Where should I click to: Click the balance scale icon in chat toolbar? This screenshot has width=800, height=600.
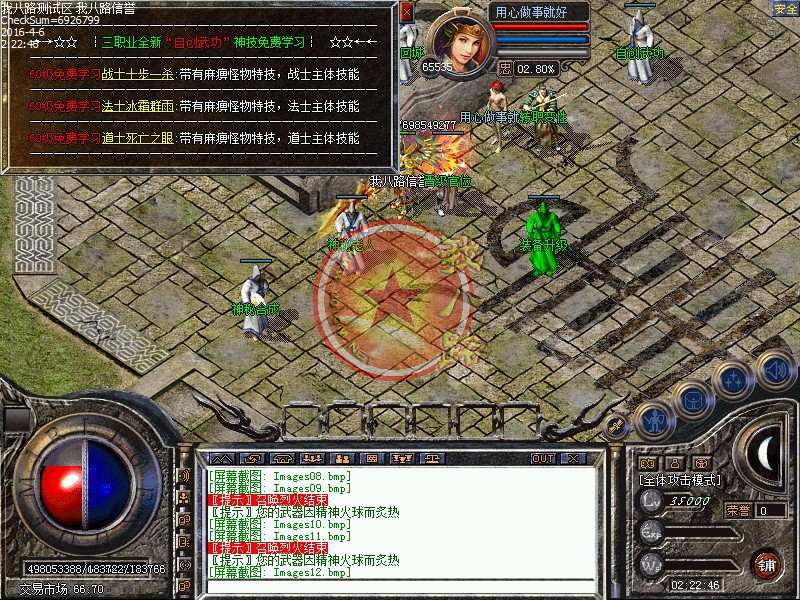[x=434, y=458]
